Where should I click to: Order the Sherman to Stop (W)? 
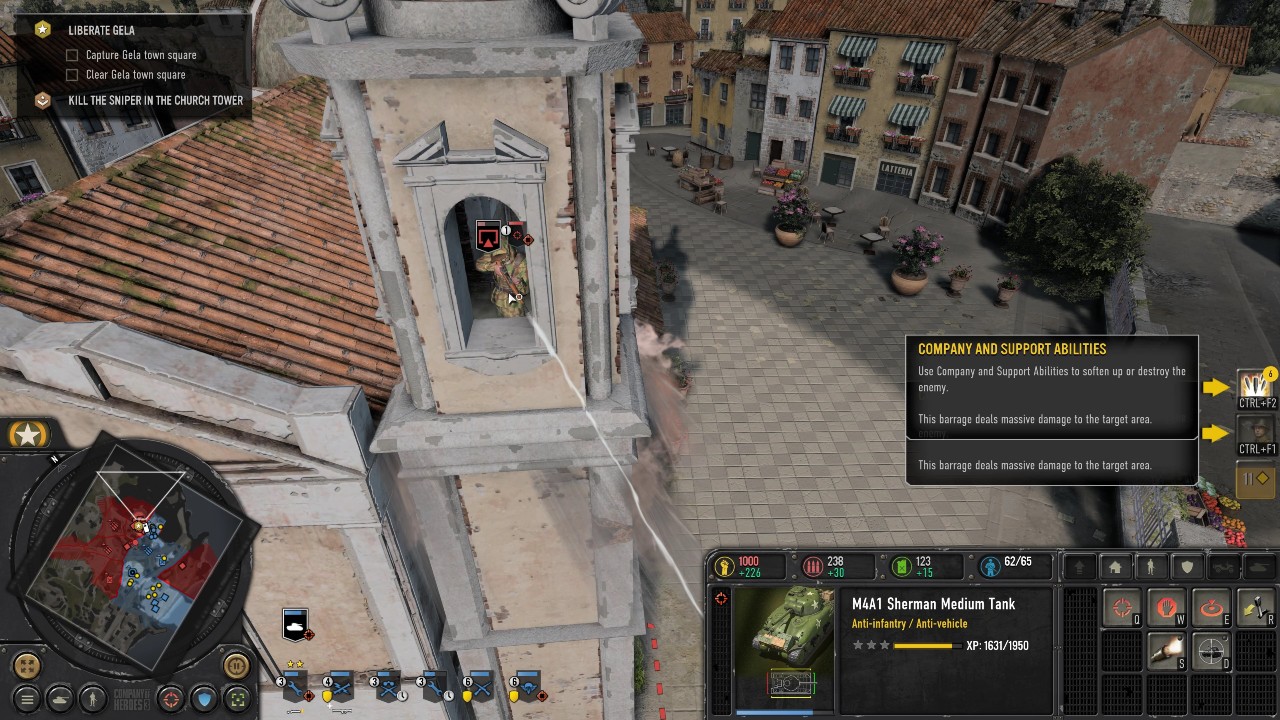(1167, 605)
